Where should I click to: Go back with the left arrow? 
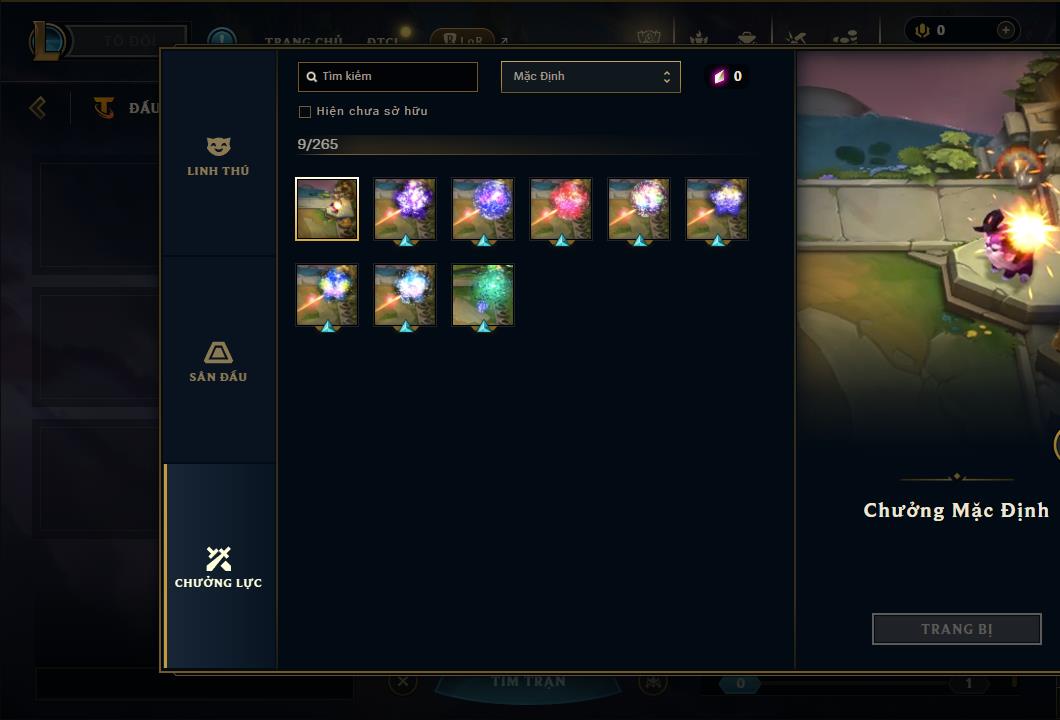[38, 107]
